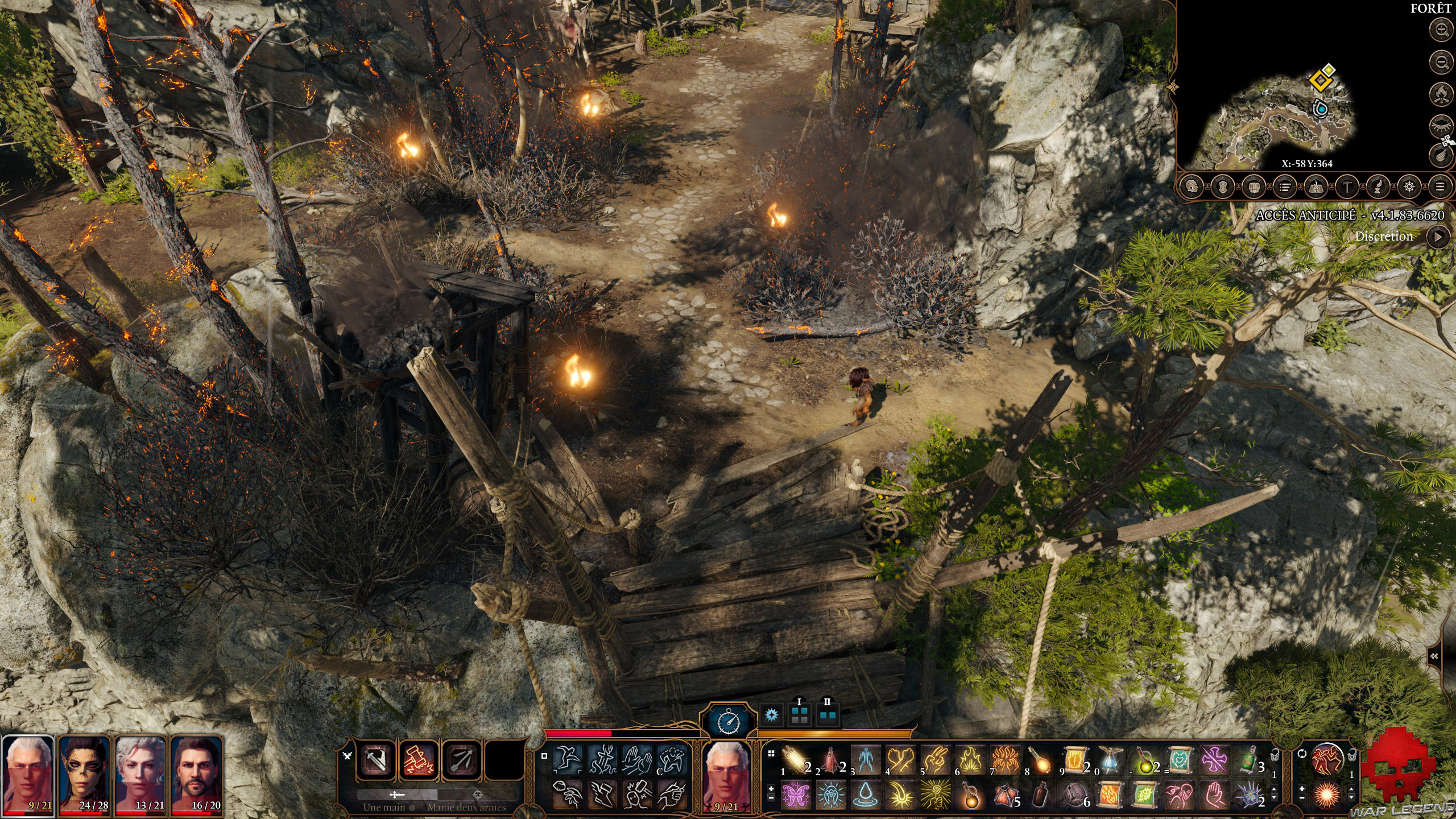The height and width of the screenshot is (819, 1456).
Task: Use the red potion in hotbar slot 2
Action: tap(830, 760)
